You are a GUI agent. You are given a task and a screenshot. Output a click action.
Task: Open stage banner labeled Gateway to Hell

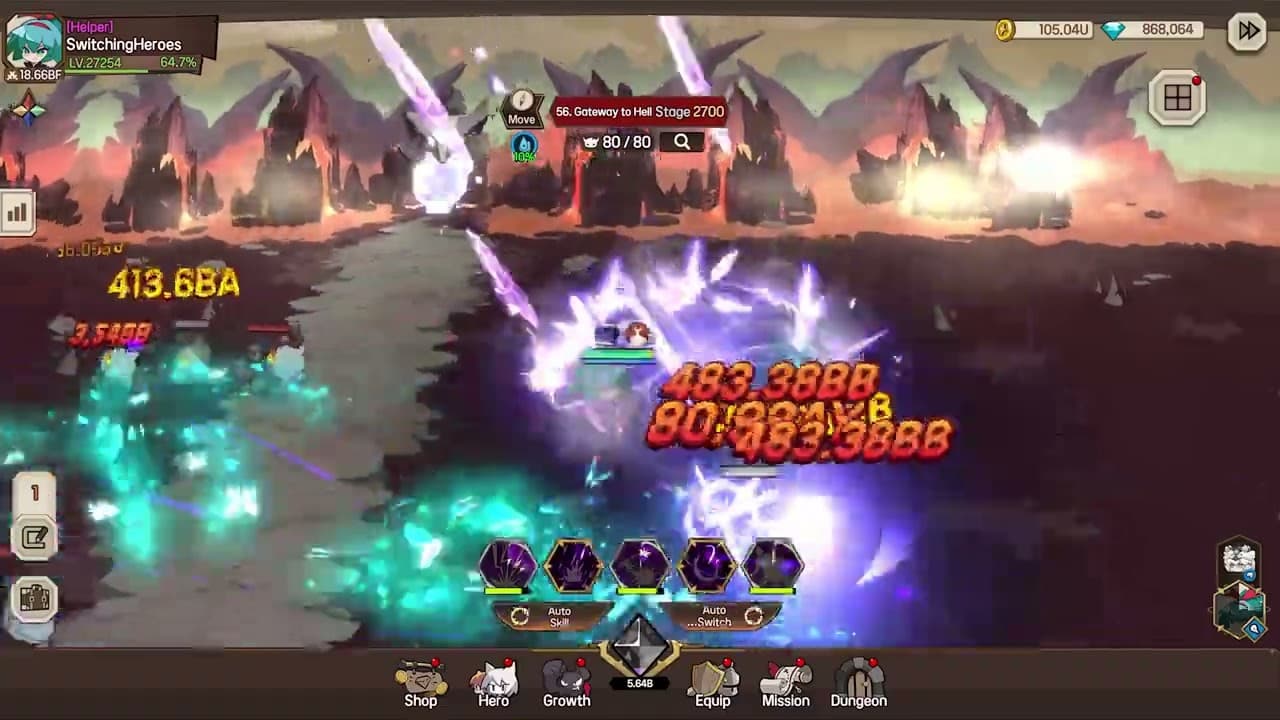point(639,111)
